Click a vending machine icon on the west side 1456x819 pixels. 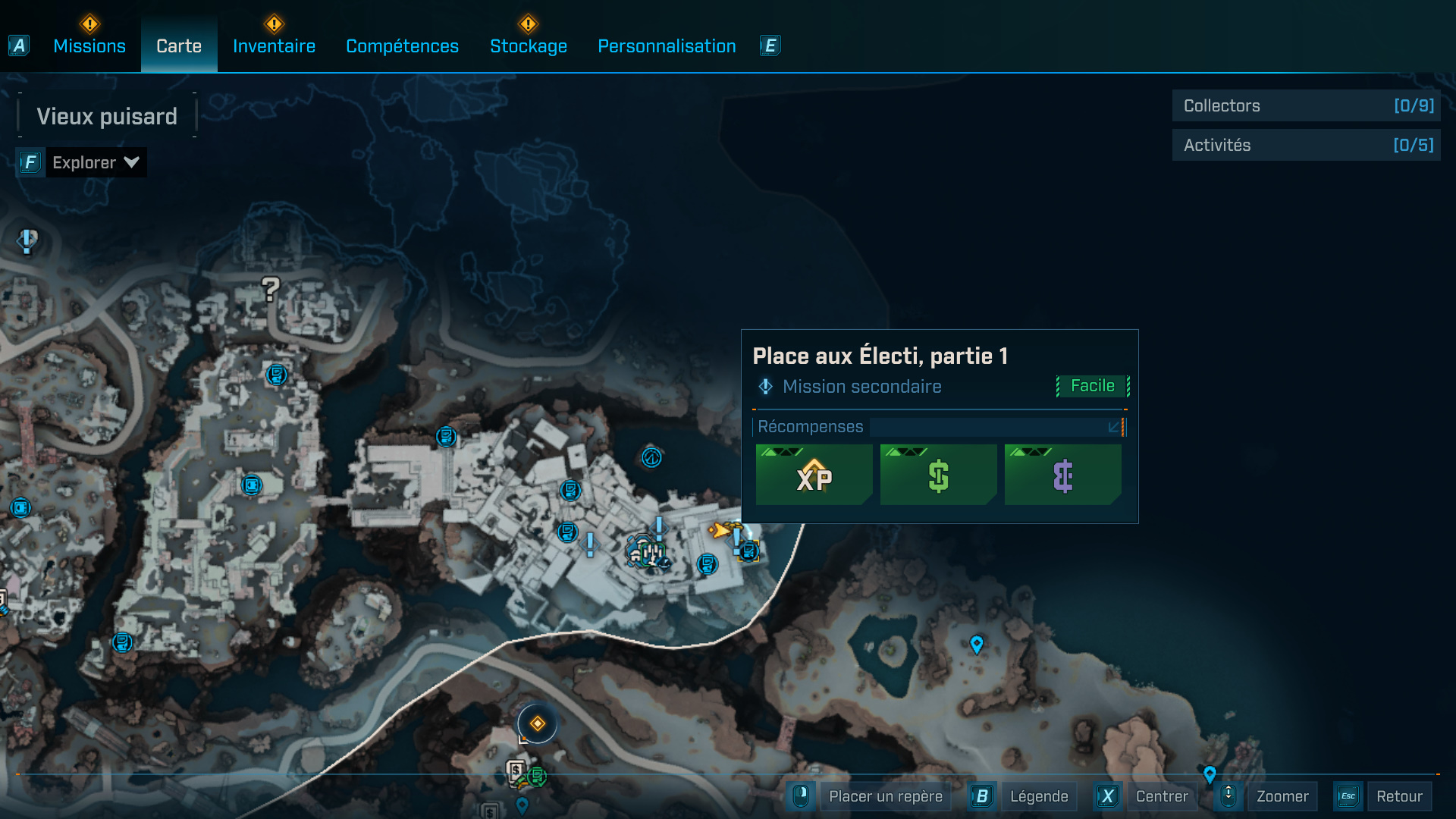(x=121, y=641)
